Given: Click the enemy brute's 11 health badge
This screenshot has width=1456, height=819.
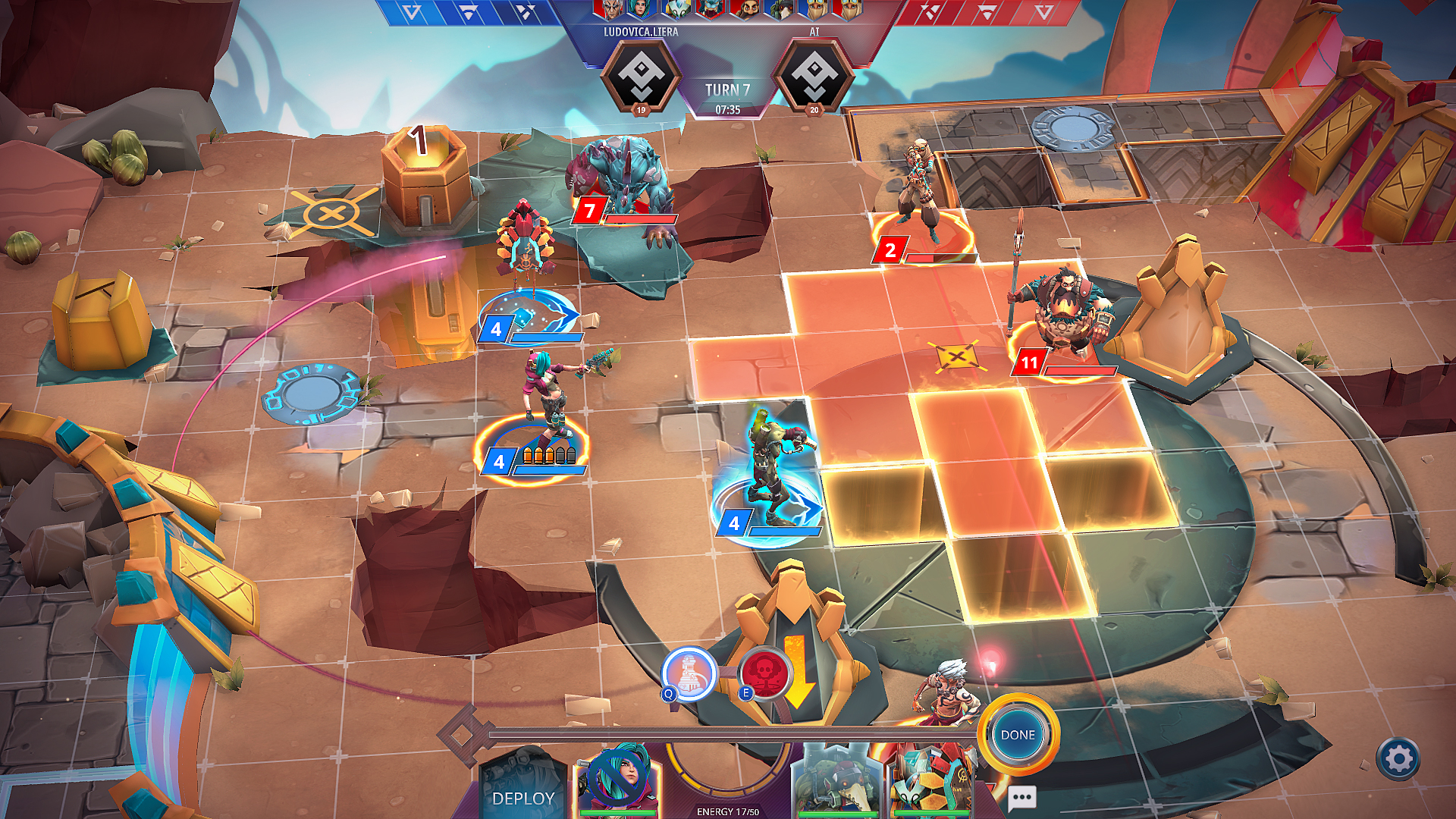Looking at the screenshot, I should [1029, 363].
